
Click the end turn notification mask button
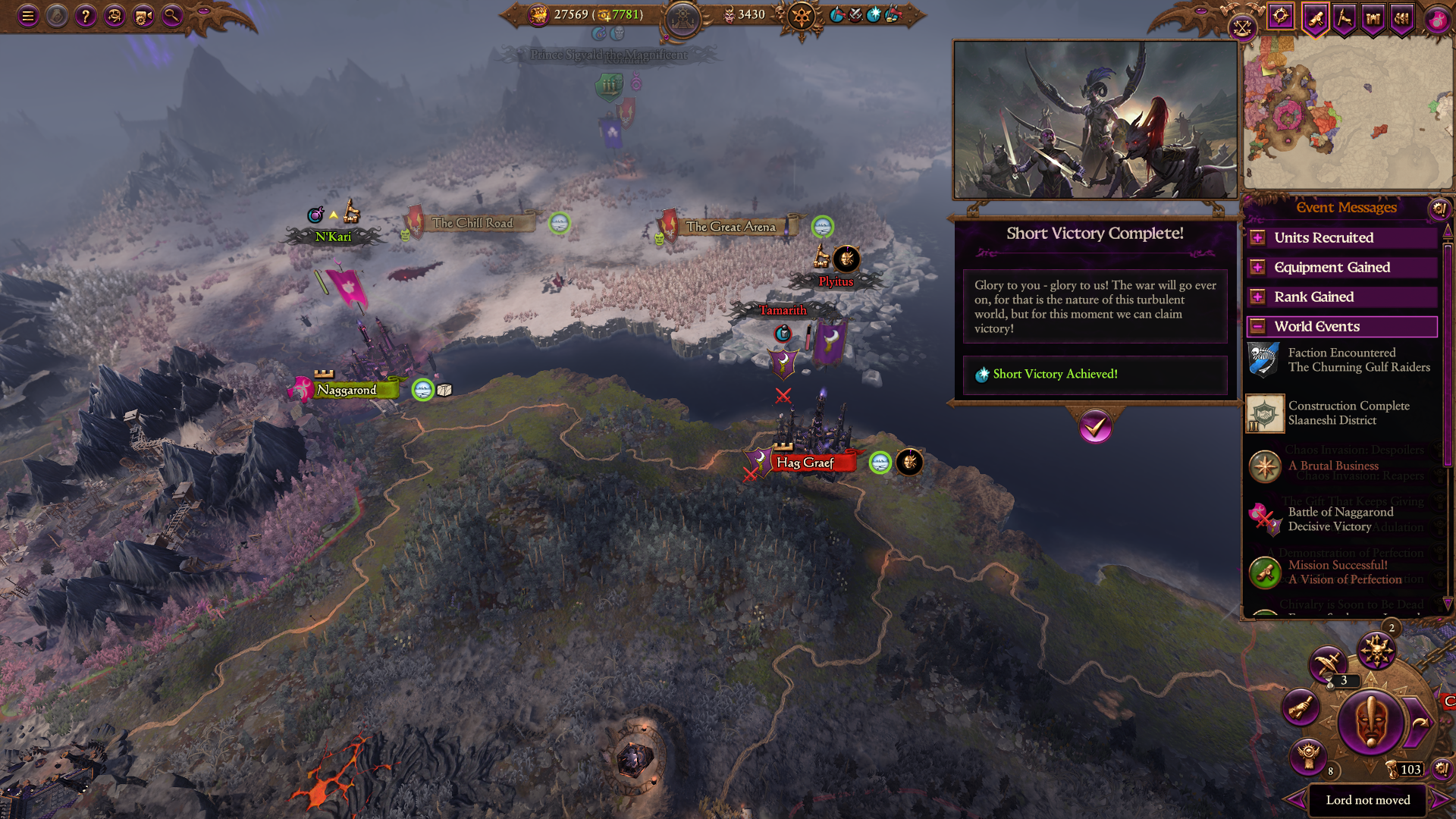click(x=1370, y=722)
